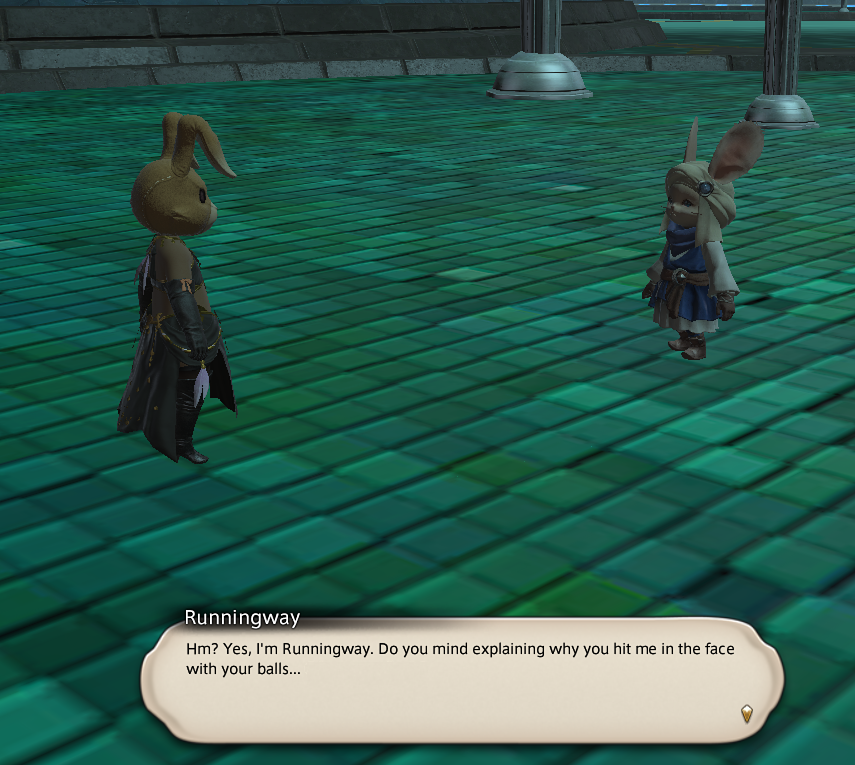Click Runningway's dialogue text box
Image resolution: width=855 pixels, height=765 pixels.
pyautogui.click(x=462, y=680)
